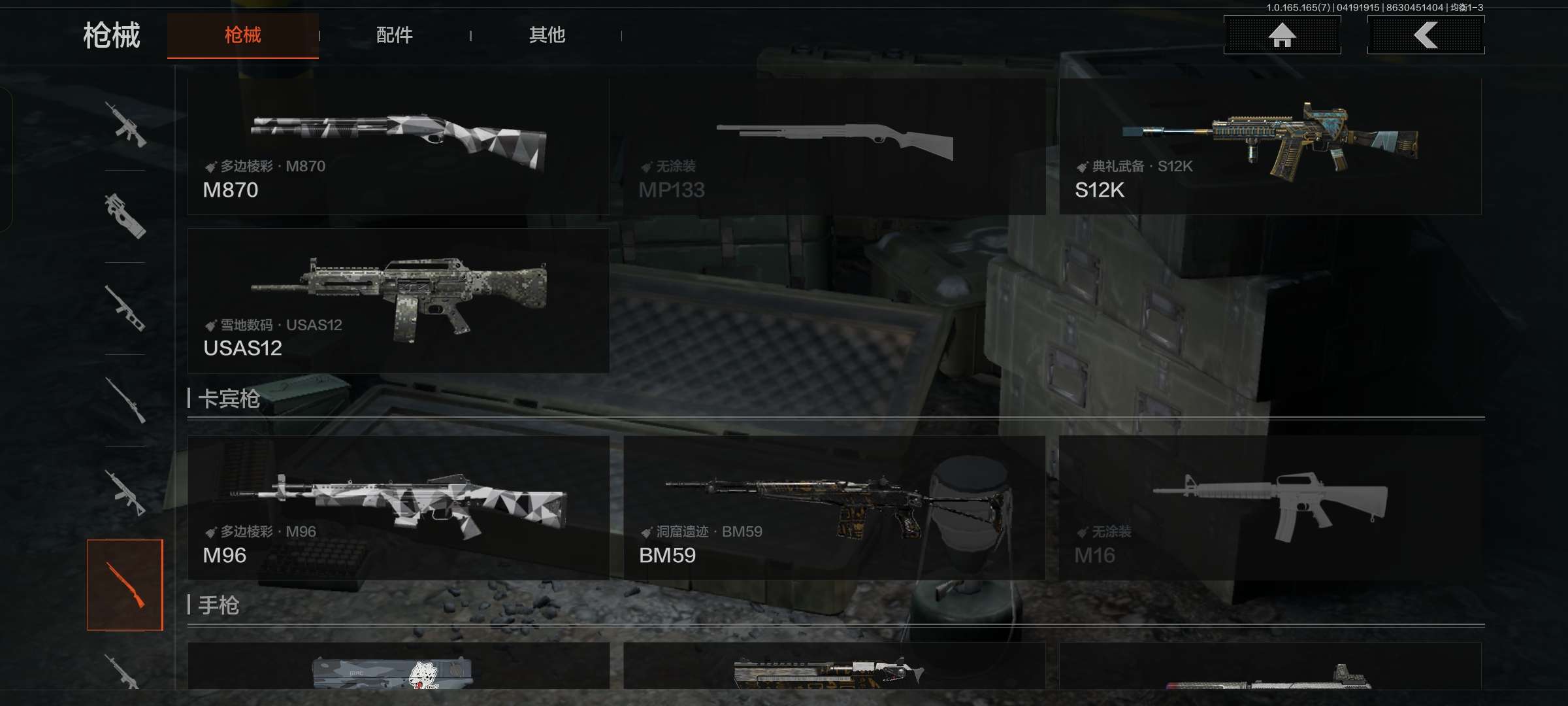Choose the BM59 carbine tile
This screenshot has width=1568, height=706.
click(834, 508)
